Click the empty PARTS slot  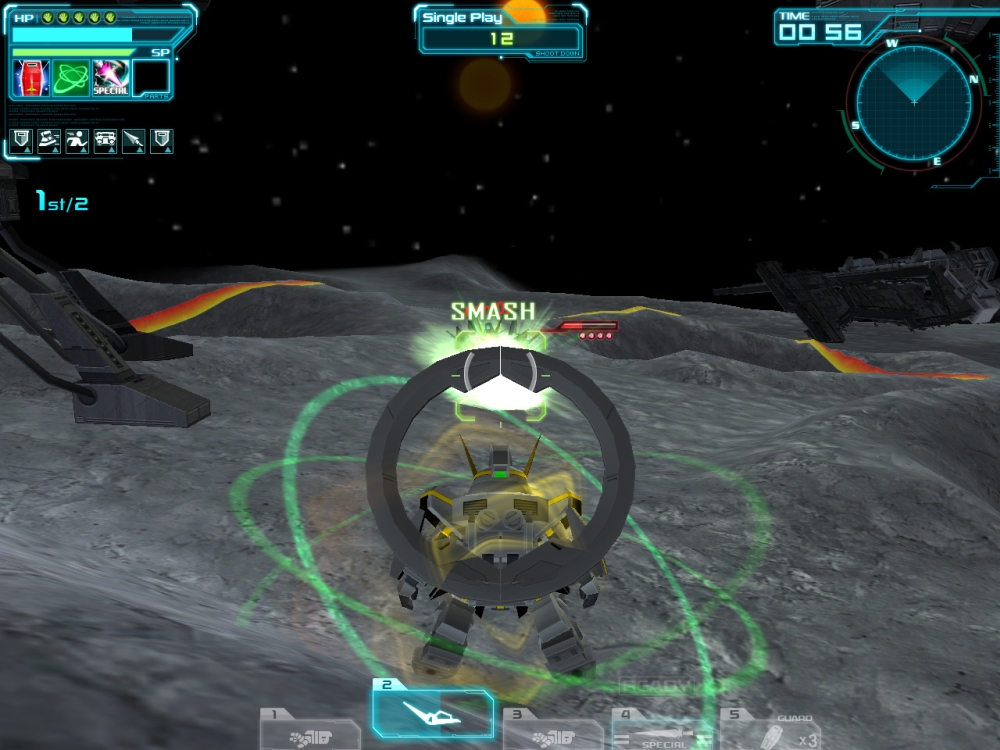click(x=151, y=78)
